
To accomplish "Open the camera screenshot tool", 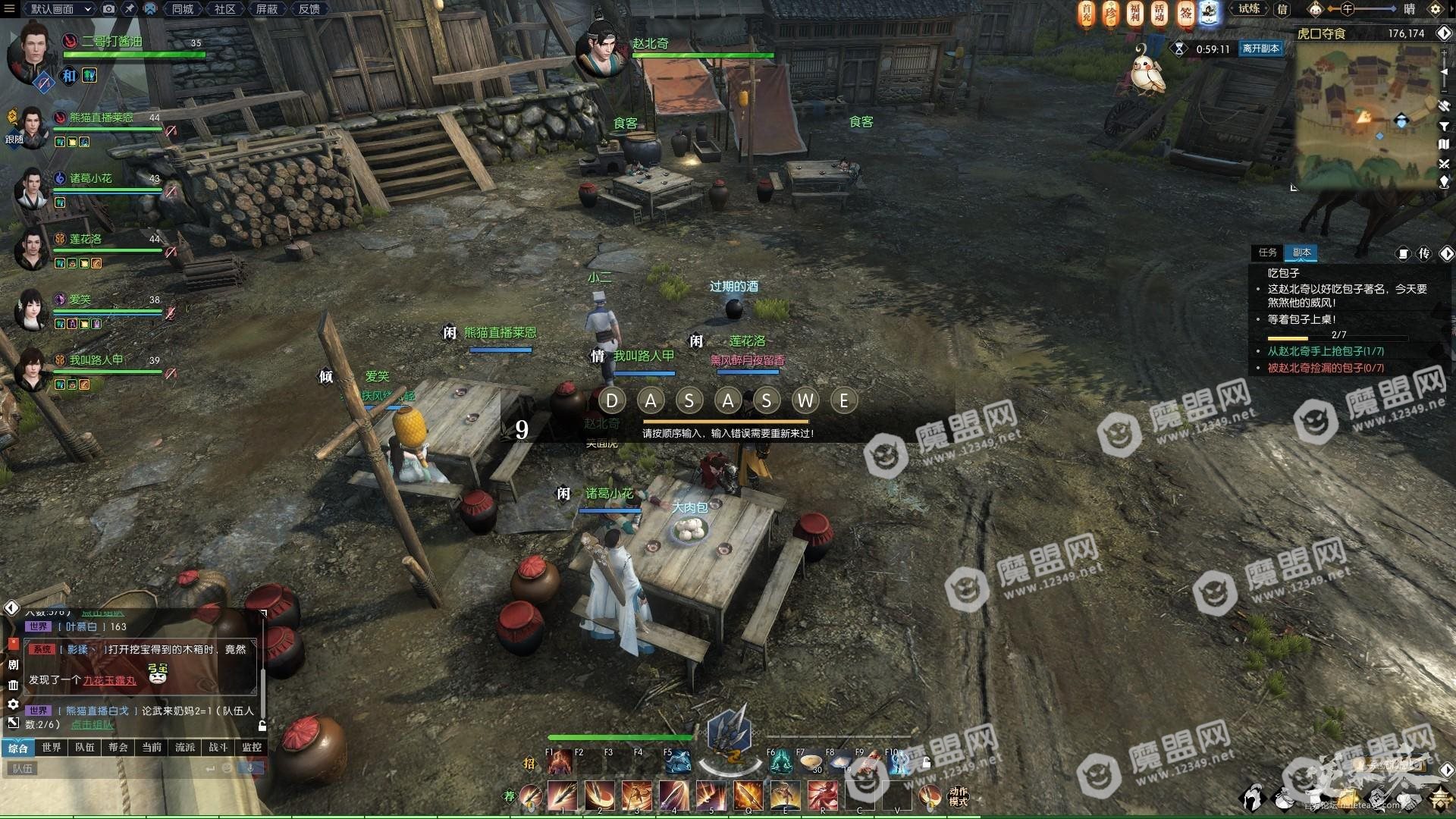I will pos(109,9).
